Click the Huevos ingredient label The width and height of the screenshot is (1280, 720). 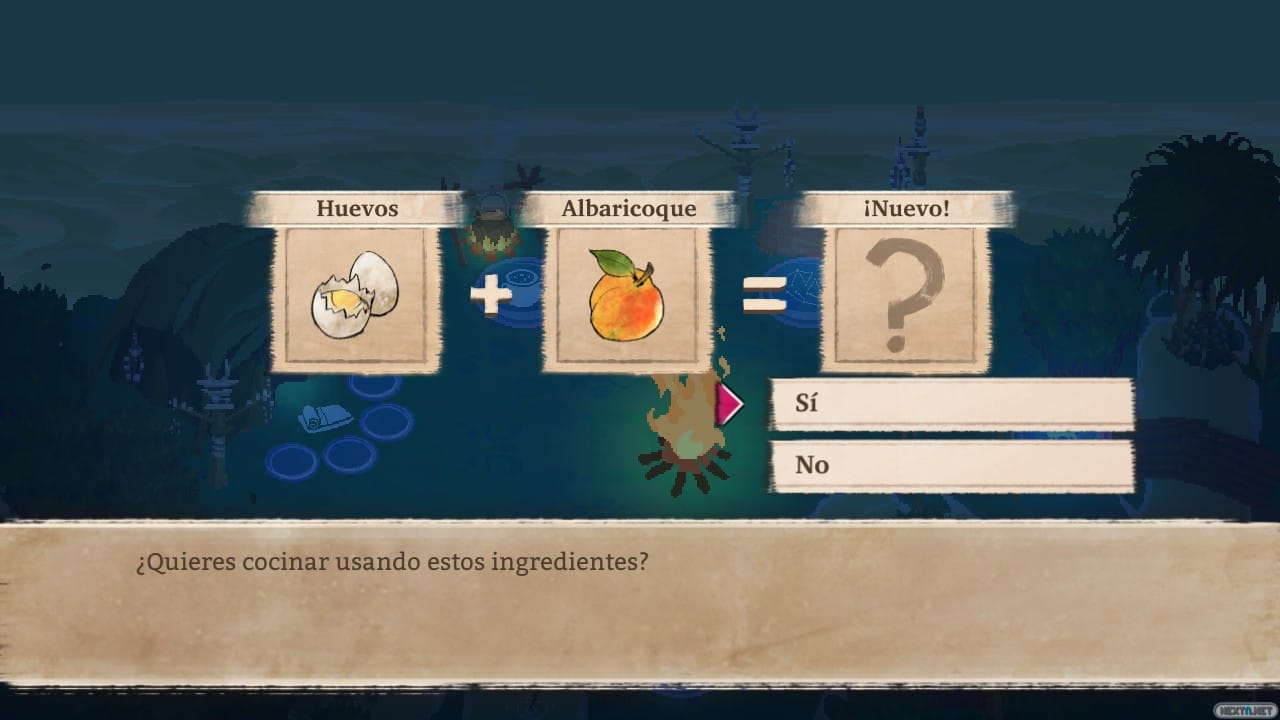357,209
